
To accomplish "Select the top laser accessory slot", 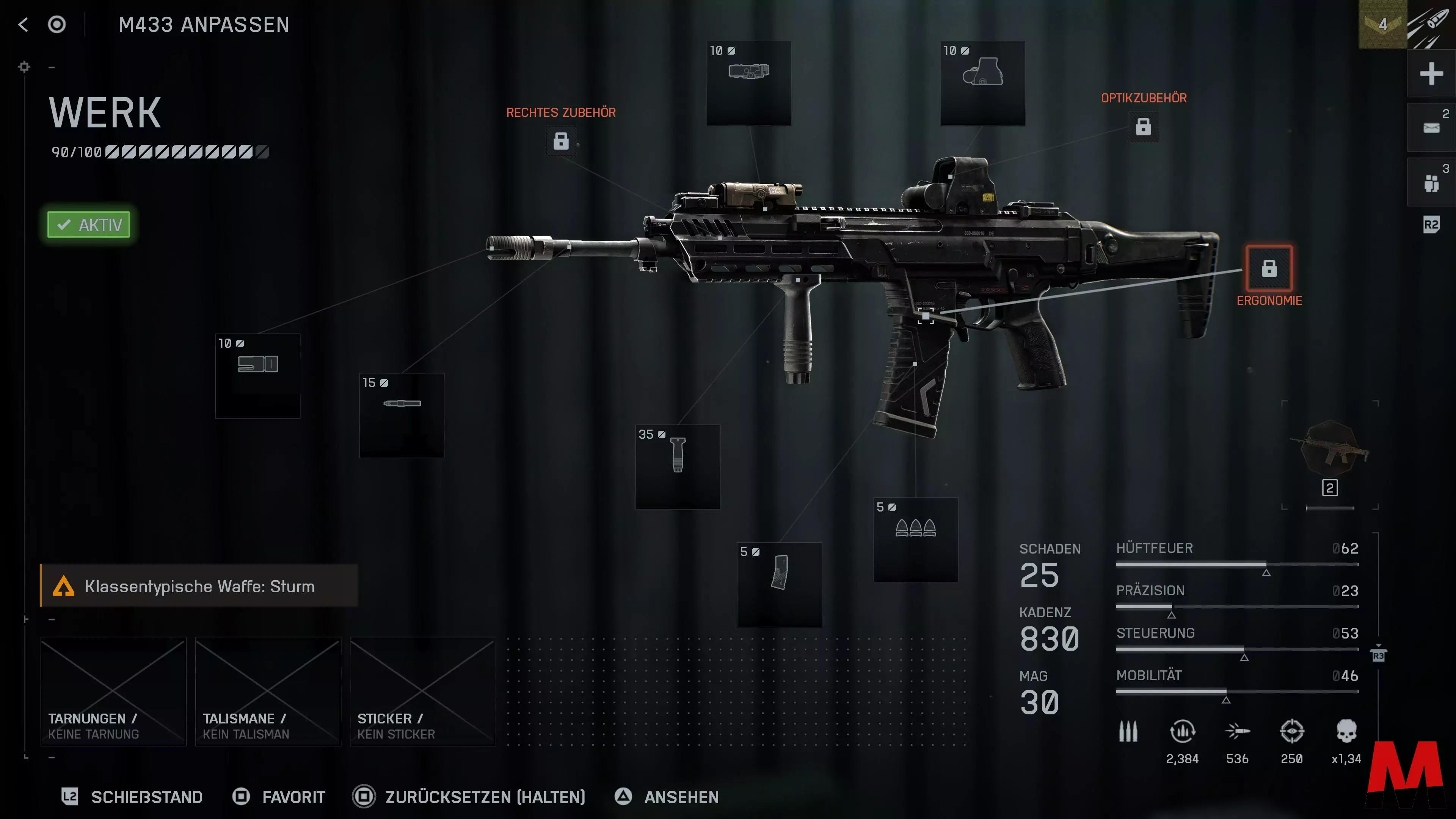I will tap(749, 83).
